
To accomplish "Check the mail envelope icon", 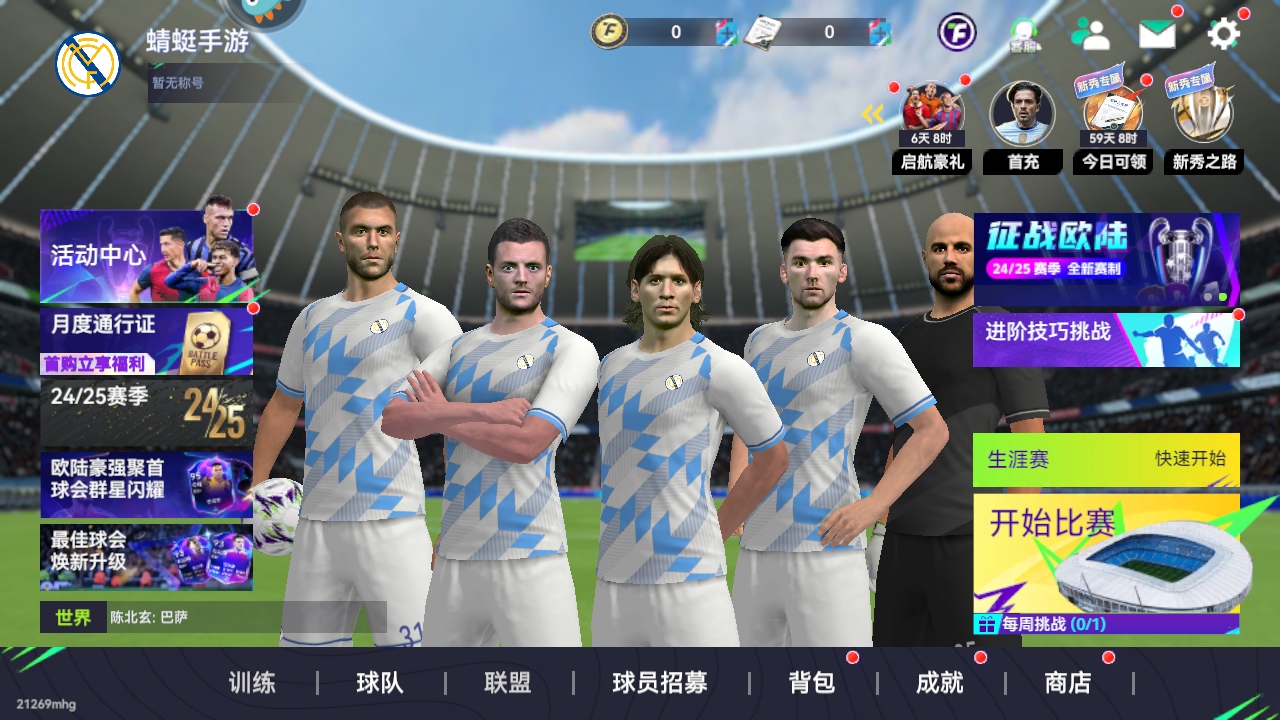I will click(1157, 35).
